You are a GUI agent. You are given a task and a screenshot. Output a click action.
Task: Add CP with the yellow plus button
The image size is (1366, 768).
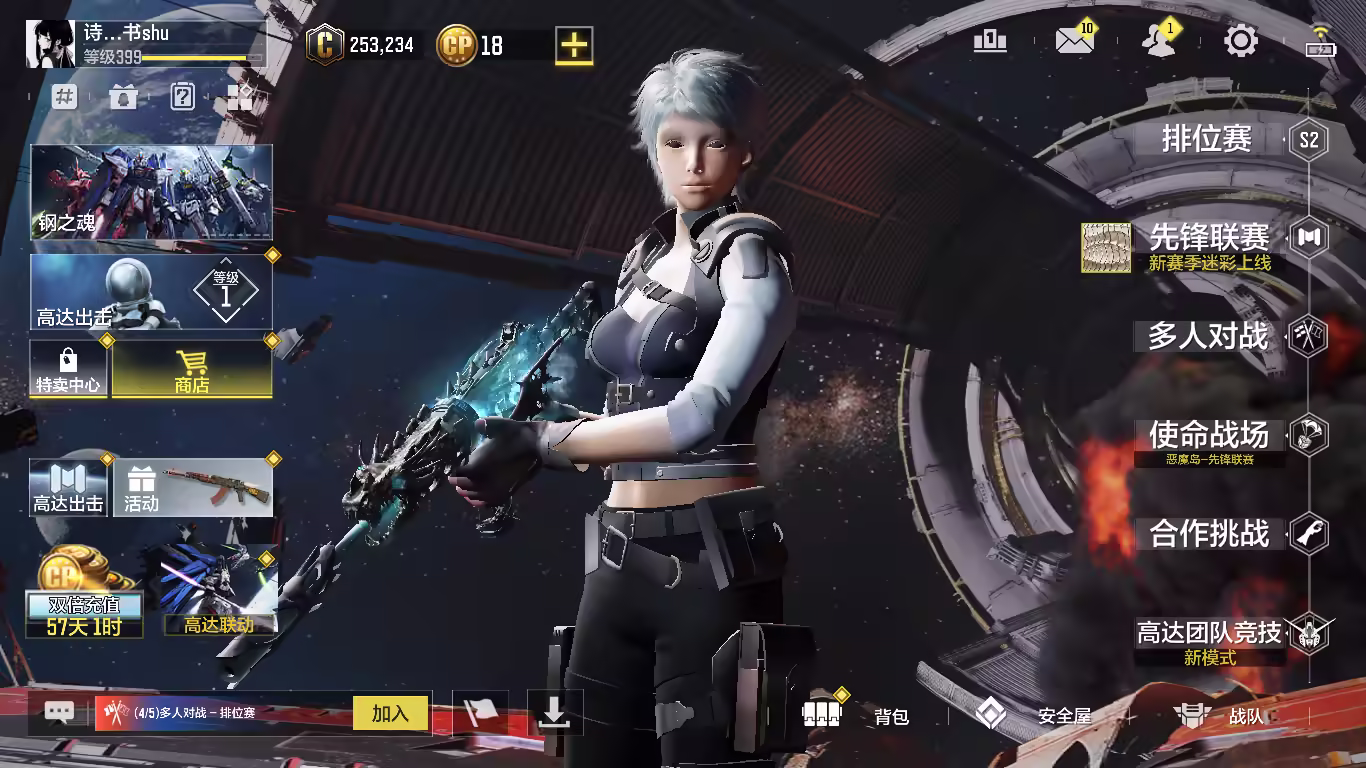(574, 45)
